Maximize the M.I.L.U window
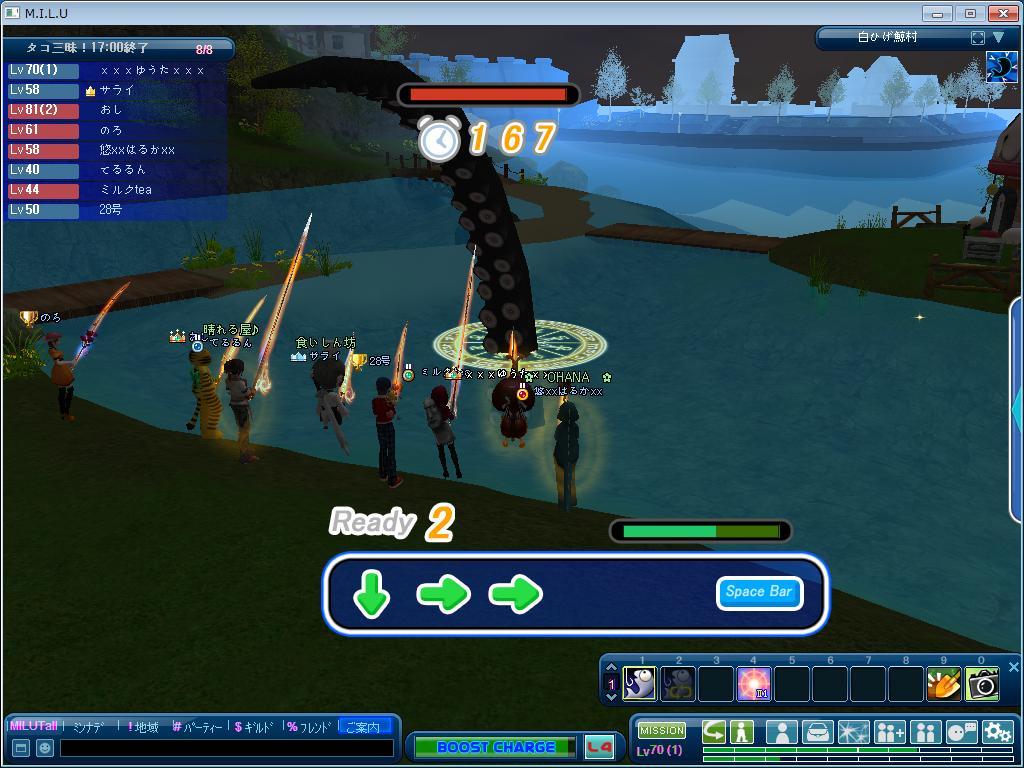 pos(970,13)
